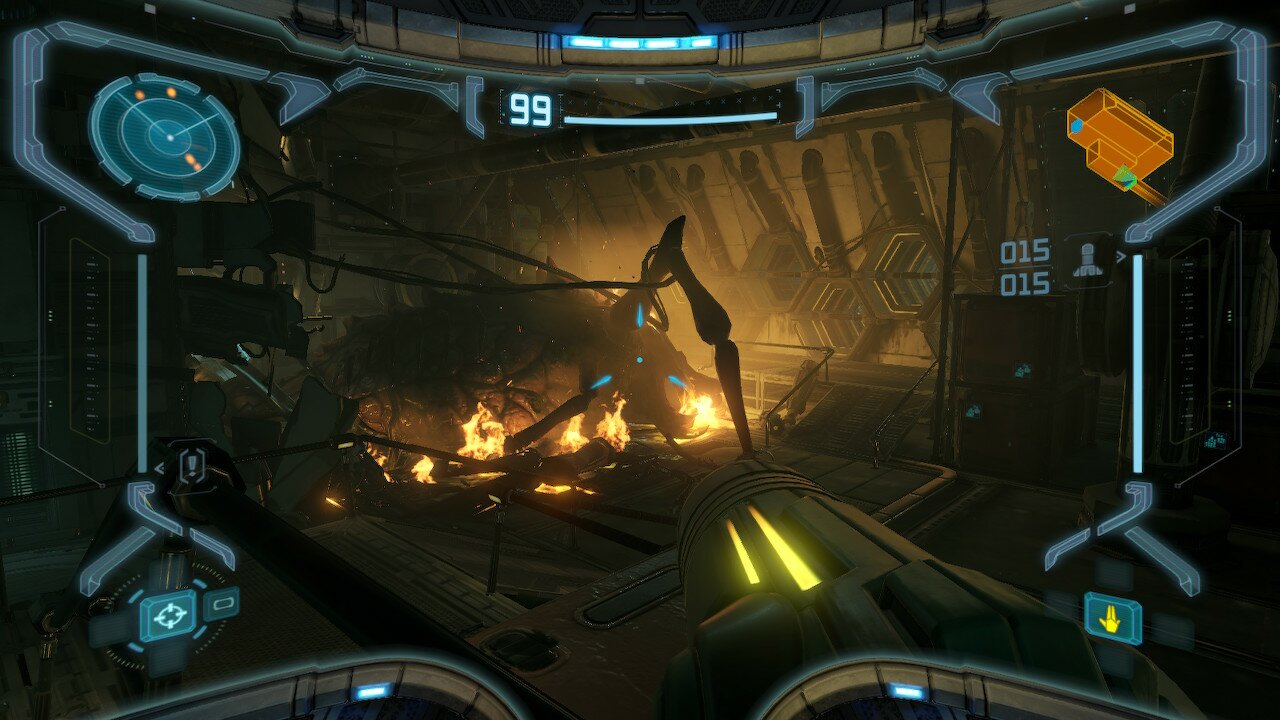Select the missile launcher icon
This screenshot has height=720, width=1280.
[x=1086, y=258]
